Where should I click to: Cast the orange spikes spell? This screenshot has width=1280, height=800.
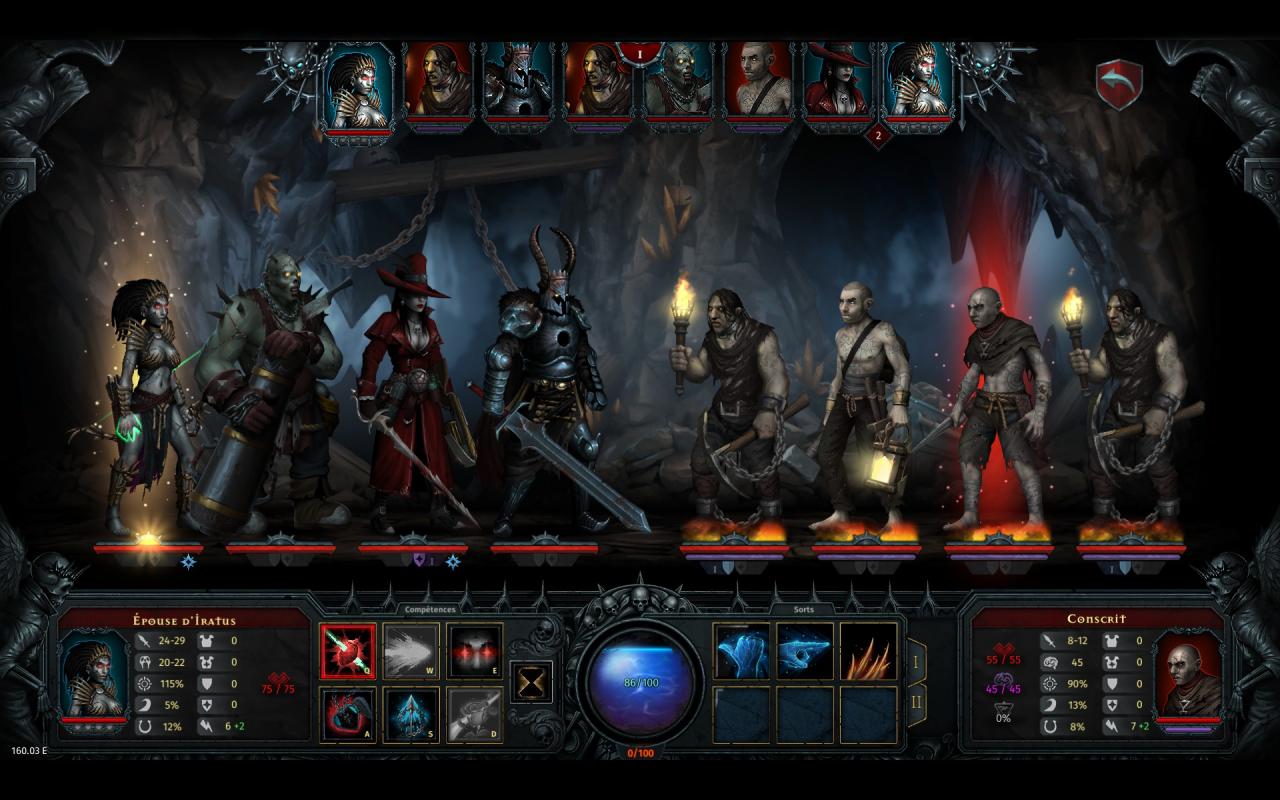868,651
